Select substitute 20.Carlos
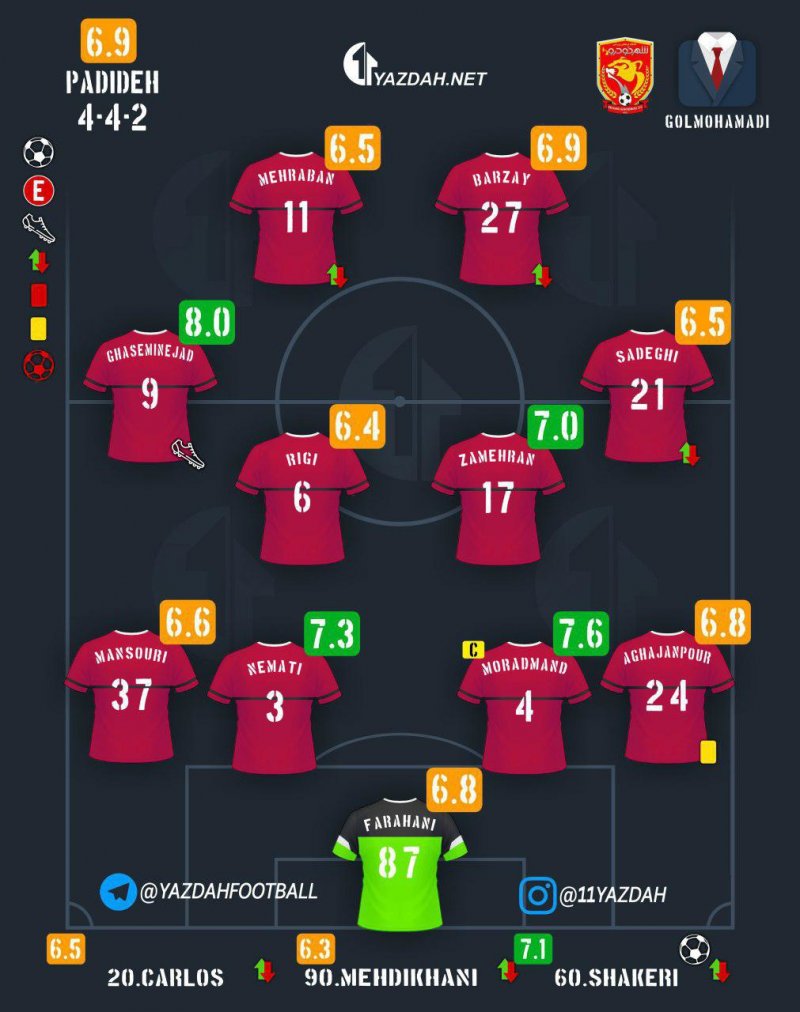 (x=165, y=977)
